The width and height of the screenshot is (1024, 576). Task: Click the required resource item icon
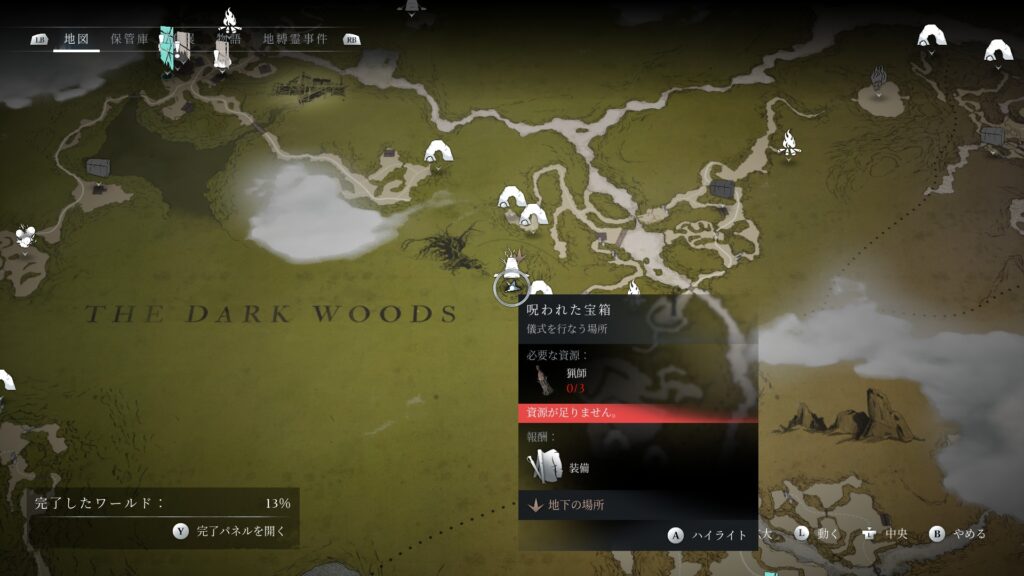pos(543,380)
